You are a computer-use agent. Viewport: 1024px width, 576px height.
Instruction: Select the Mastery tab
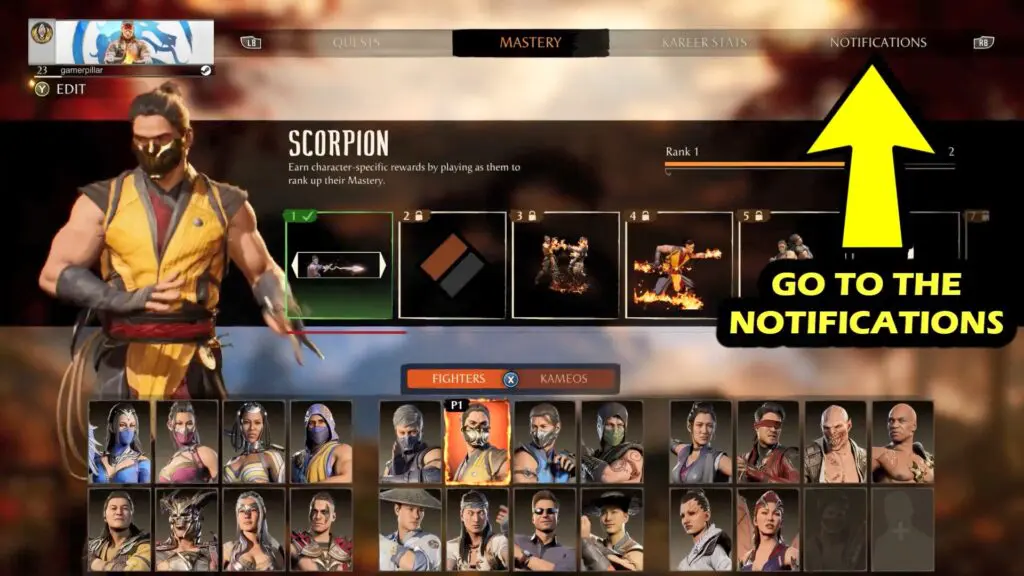(x=530, y=43)
